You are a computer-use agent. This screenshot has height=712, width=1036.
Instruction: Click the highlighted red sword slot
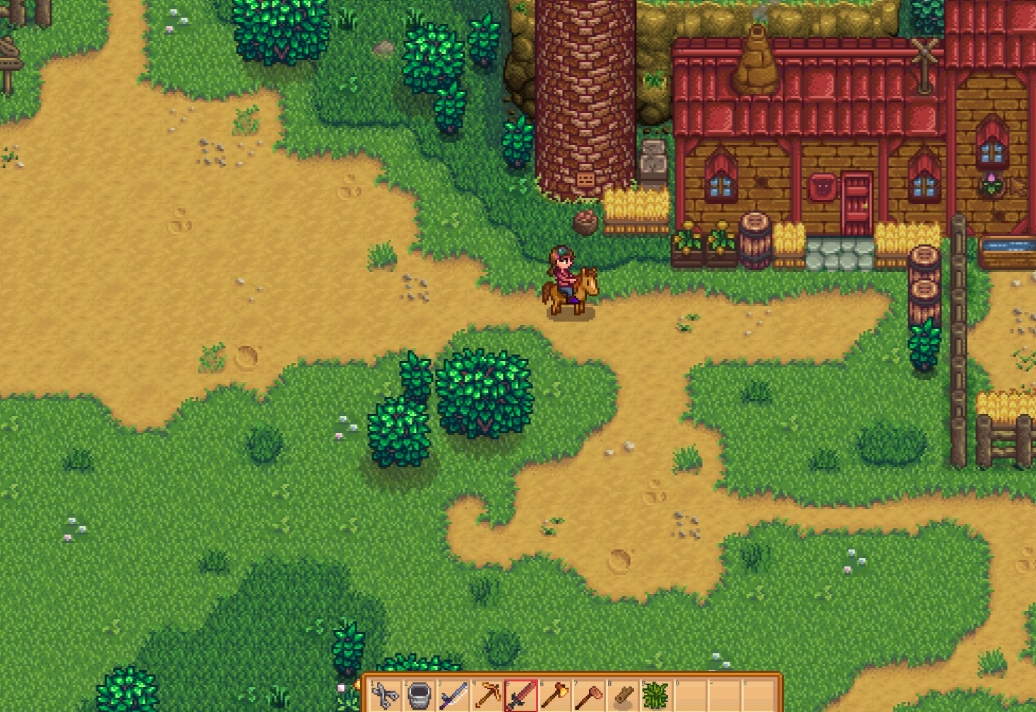(521, 695)
